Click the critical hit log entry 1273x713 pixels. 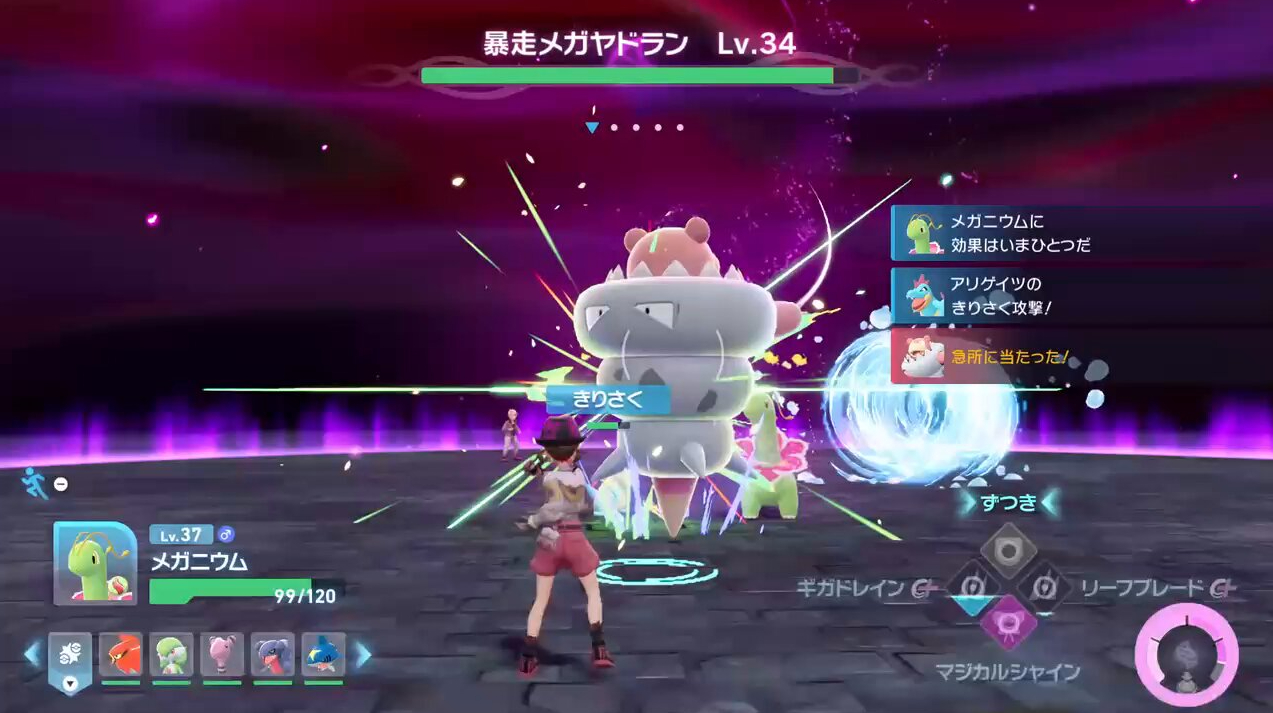(x=1000, y=356)
